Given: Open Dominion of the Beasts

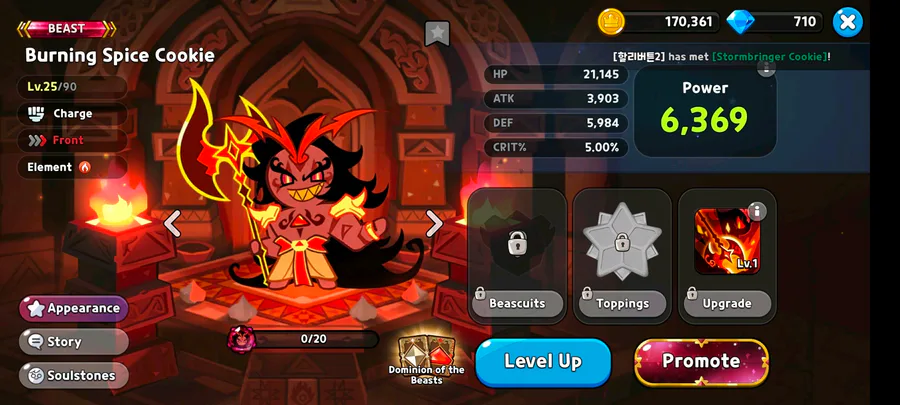Looking at the screenshot, I should click(x=426, y=359).
